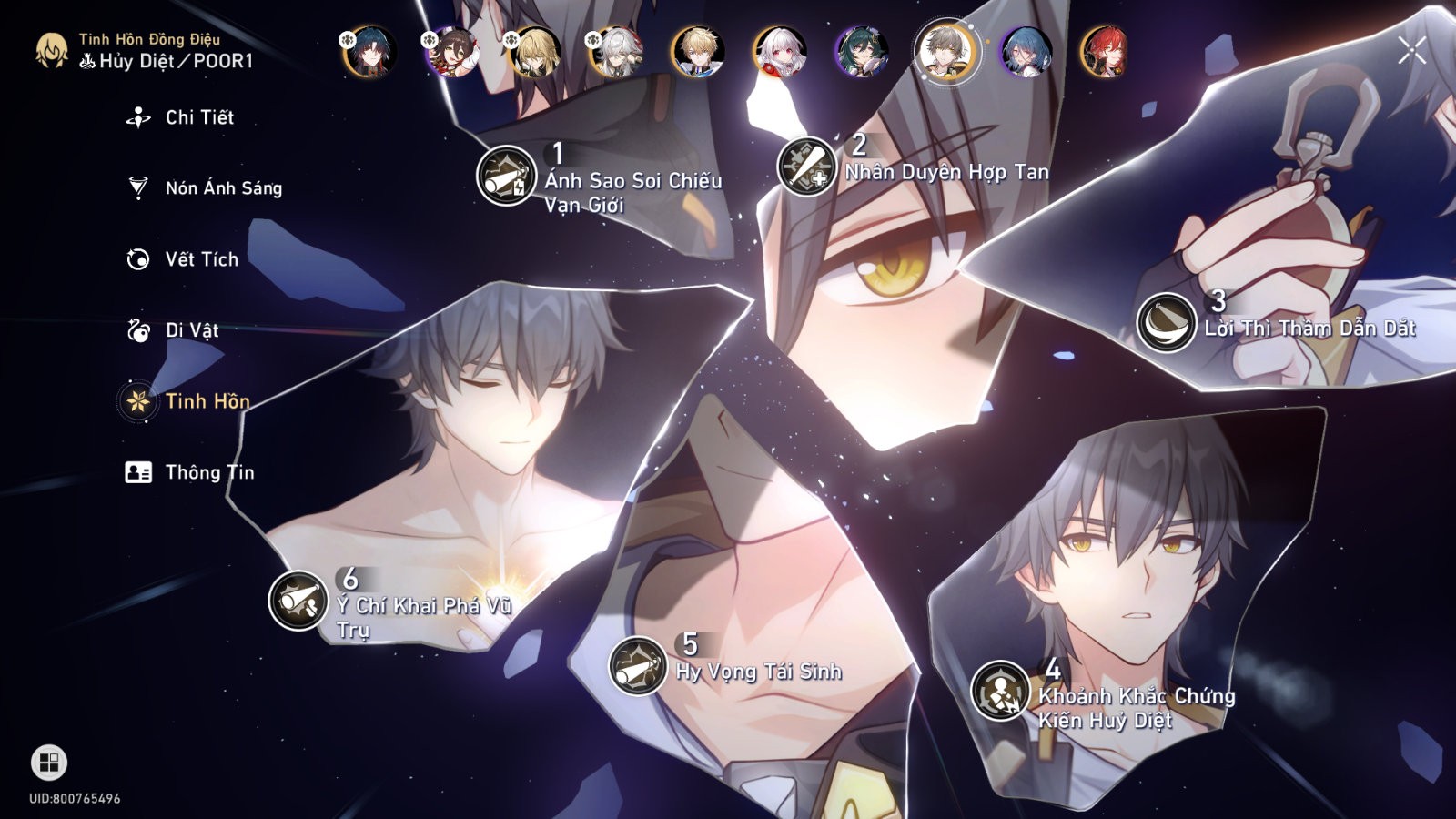The width and height of the screenshot is (1456, 819).
Task: Select Clara's portrait with red eyes
Action: click(780, 52)
